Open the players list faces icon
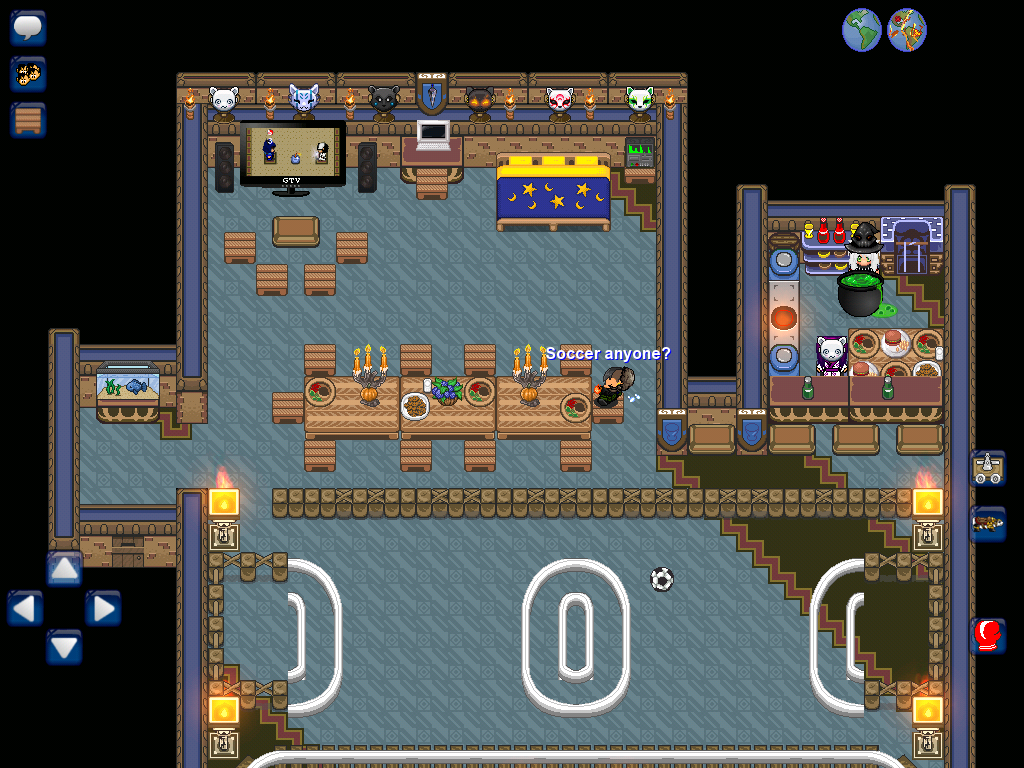Screen dimensions: 1024x768 28,73
